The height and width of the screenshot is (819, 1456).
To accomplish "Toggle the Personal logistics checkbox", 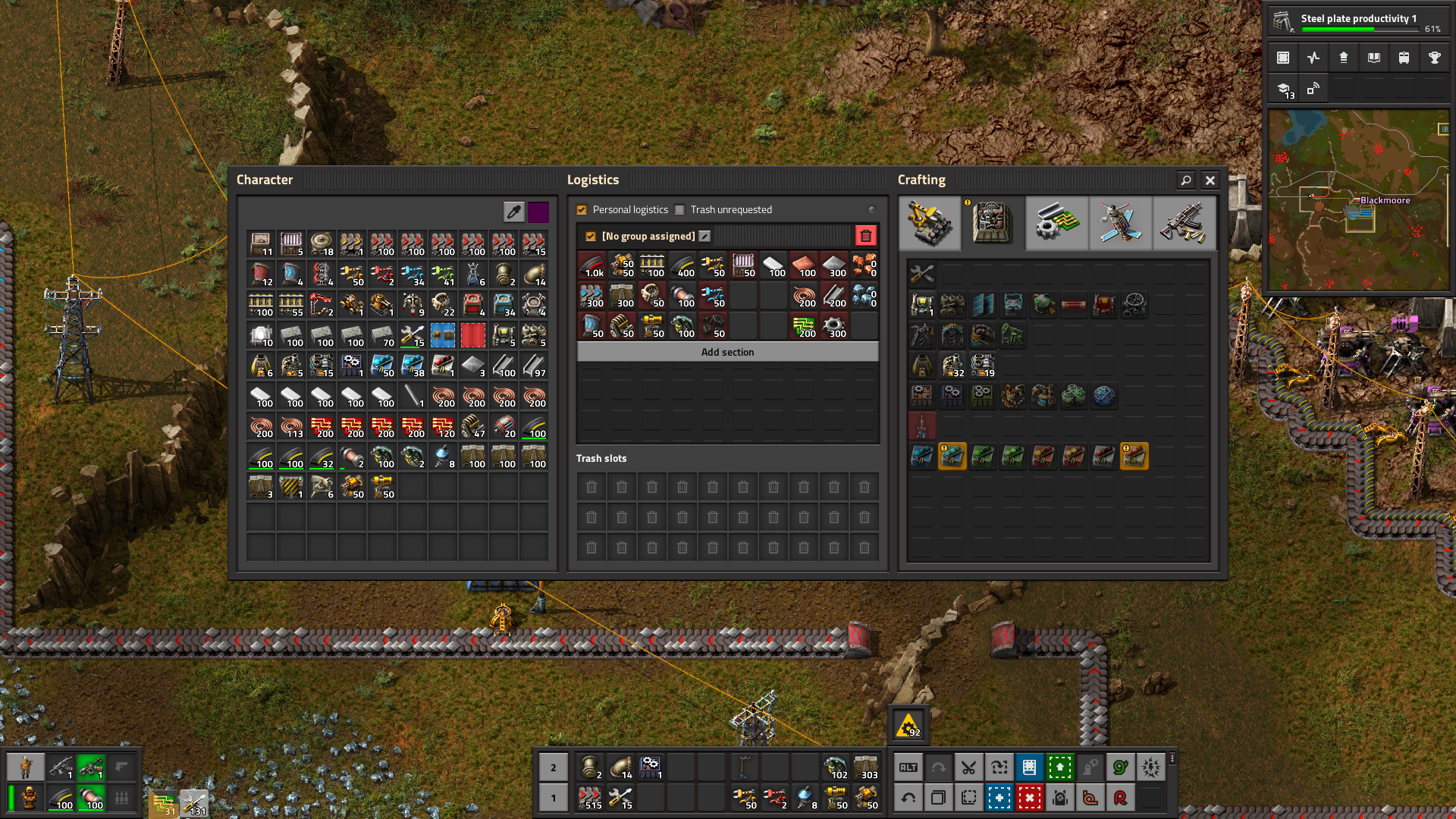I will point(582,210).
